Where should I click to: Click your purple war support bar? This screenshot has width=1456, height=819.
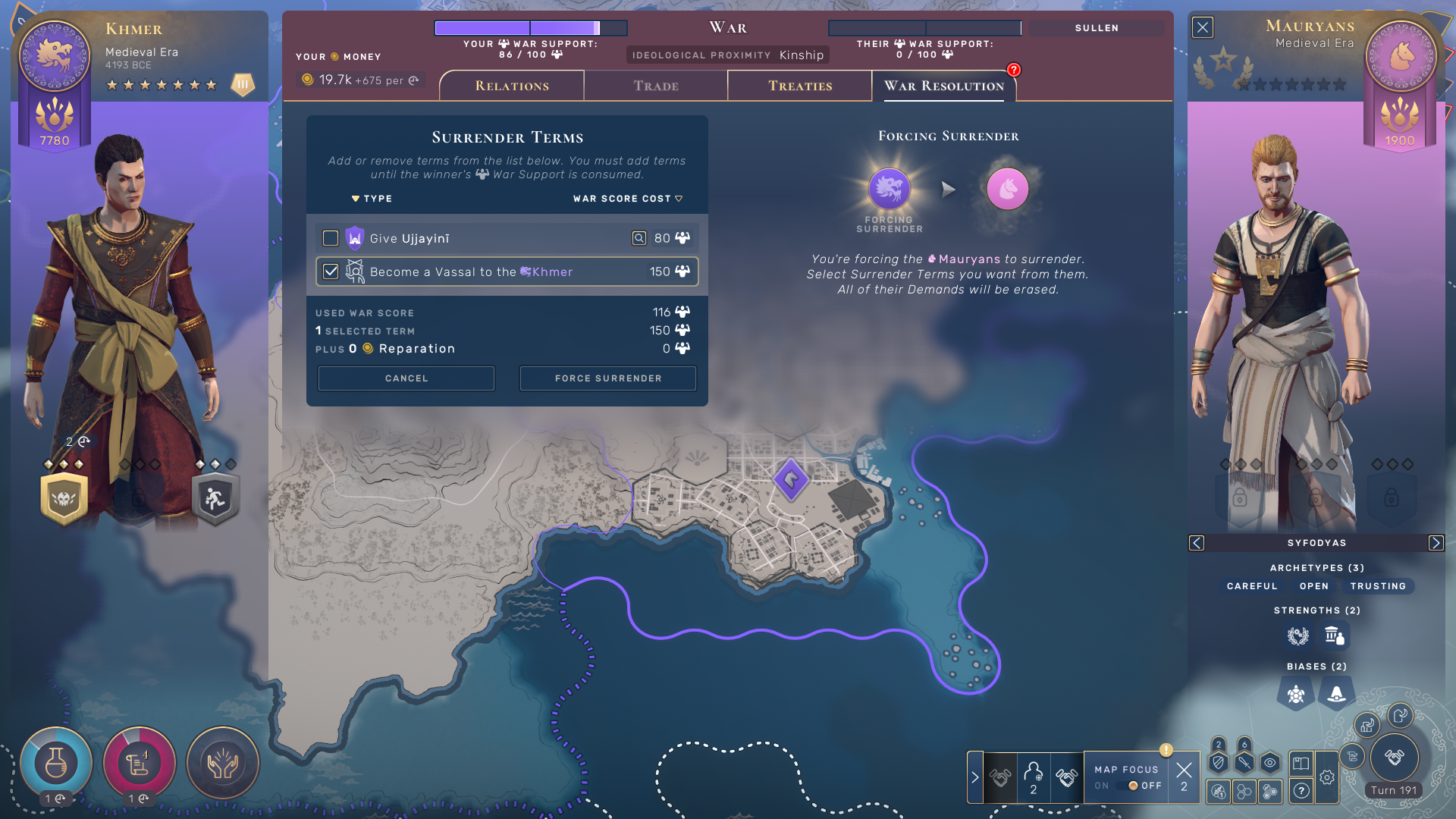click(529, 27)
